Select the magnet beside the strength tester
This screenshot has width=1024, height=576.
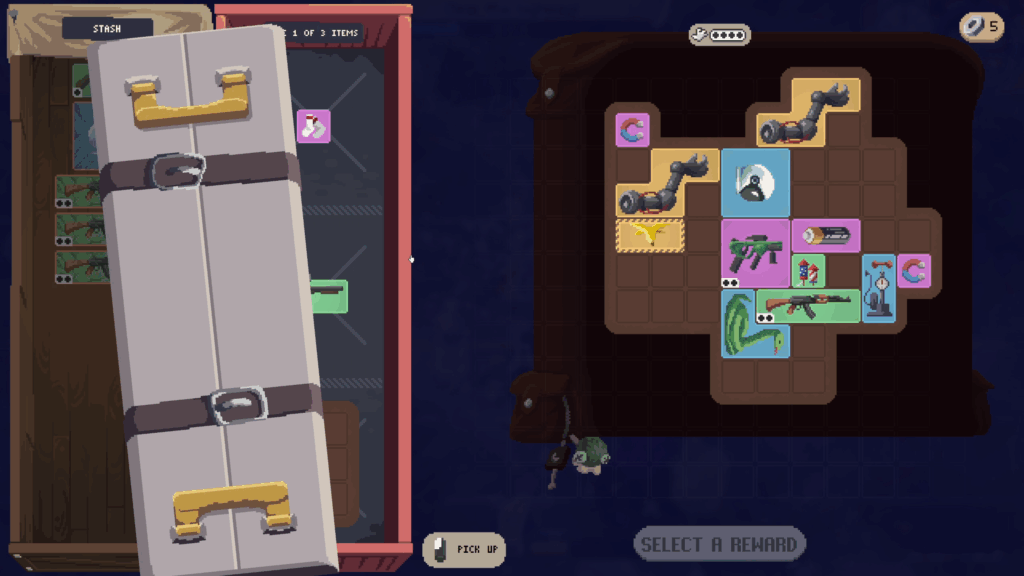913,270
